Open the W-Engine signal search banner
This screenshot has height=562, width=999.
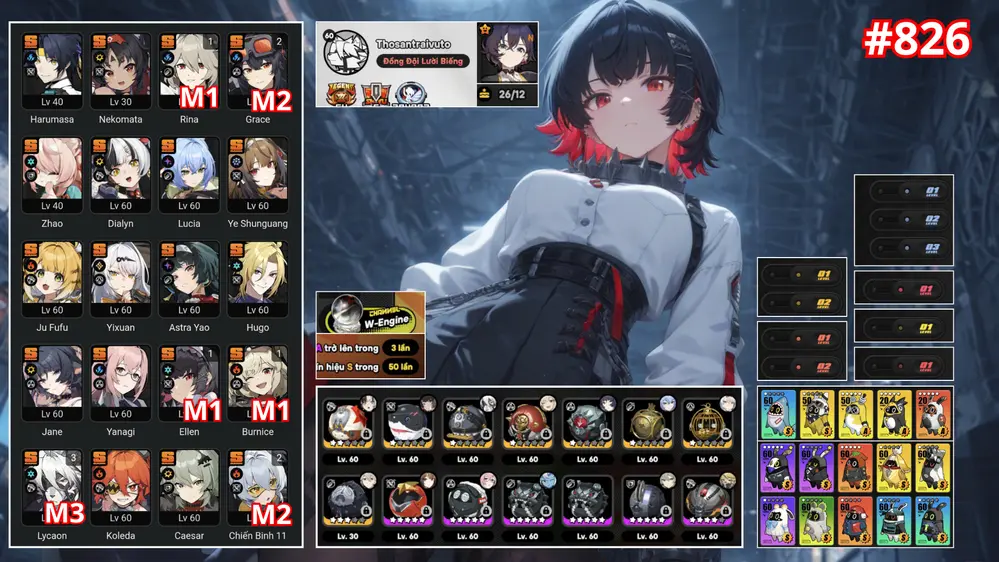click(x=370, y=335)
